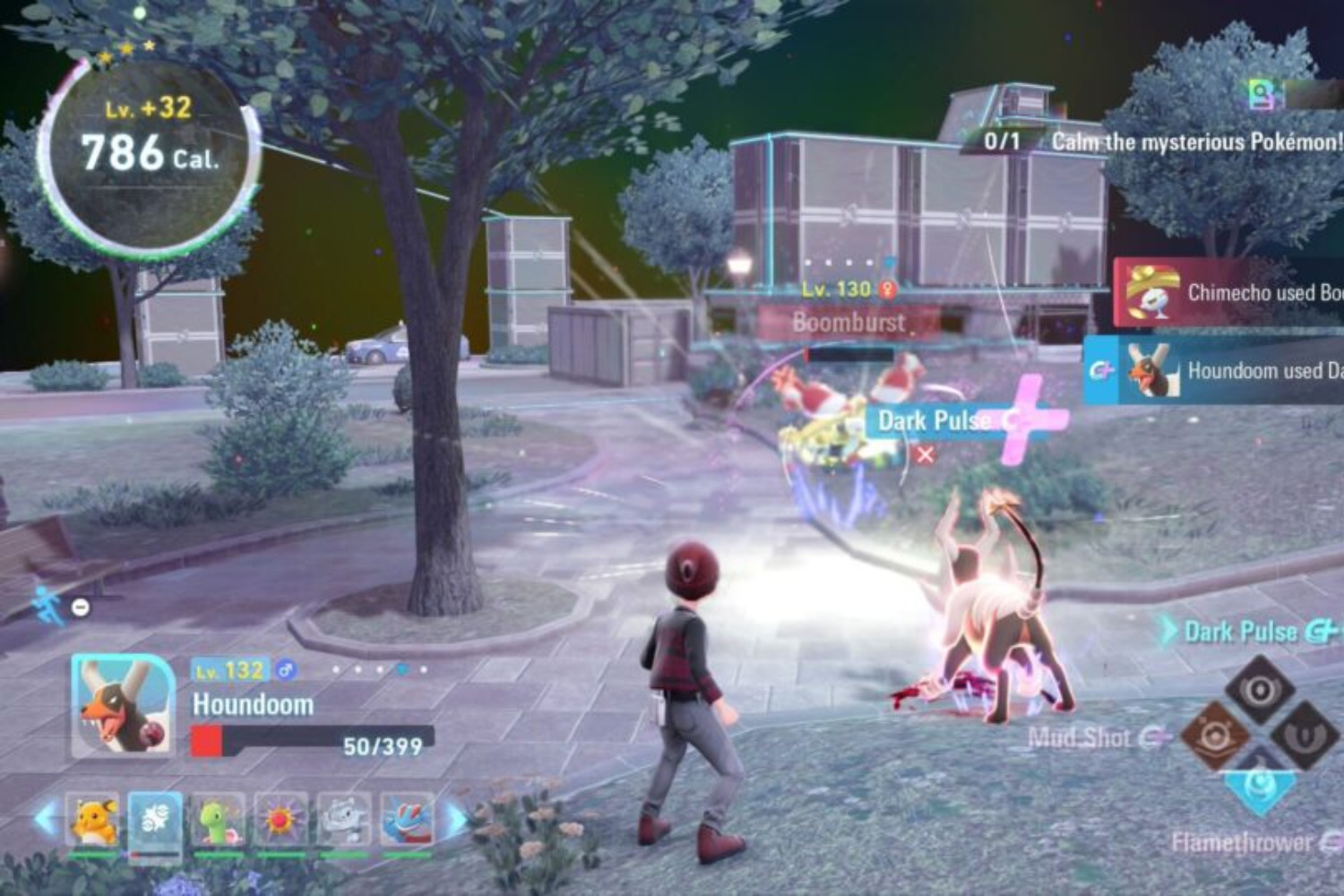Viewport: 1344px width, 896px height.
Task: Select the Solrock icon in the party bar
Action: [x=278, y=818]
